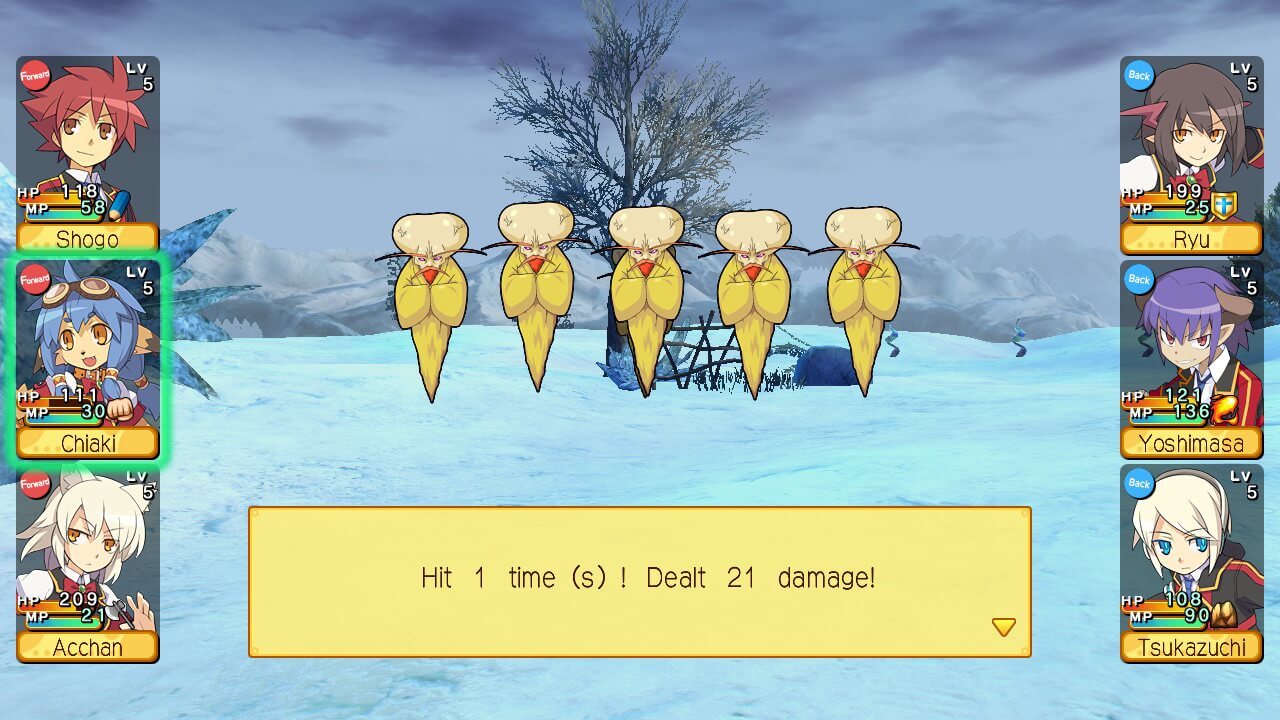
Task: Pick Acchan's party portrait card
Action: tap(88, 562)
